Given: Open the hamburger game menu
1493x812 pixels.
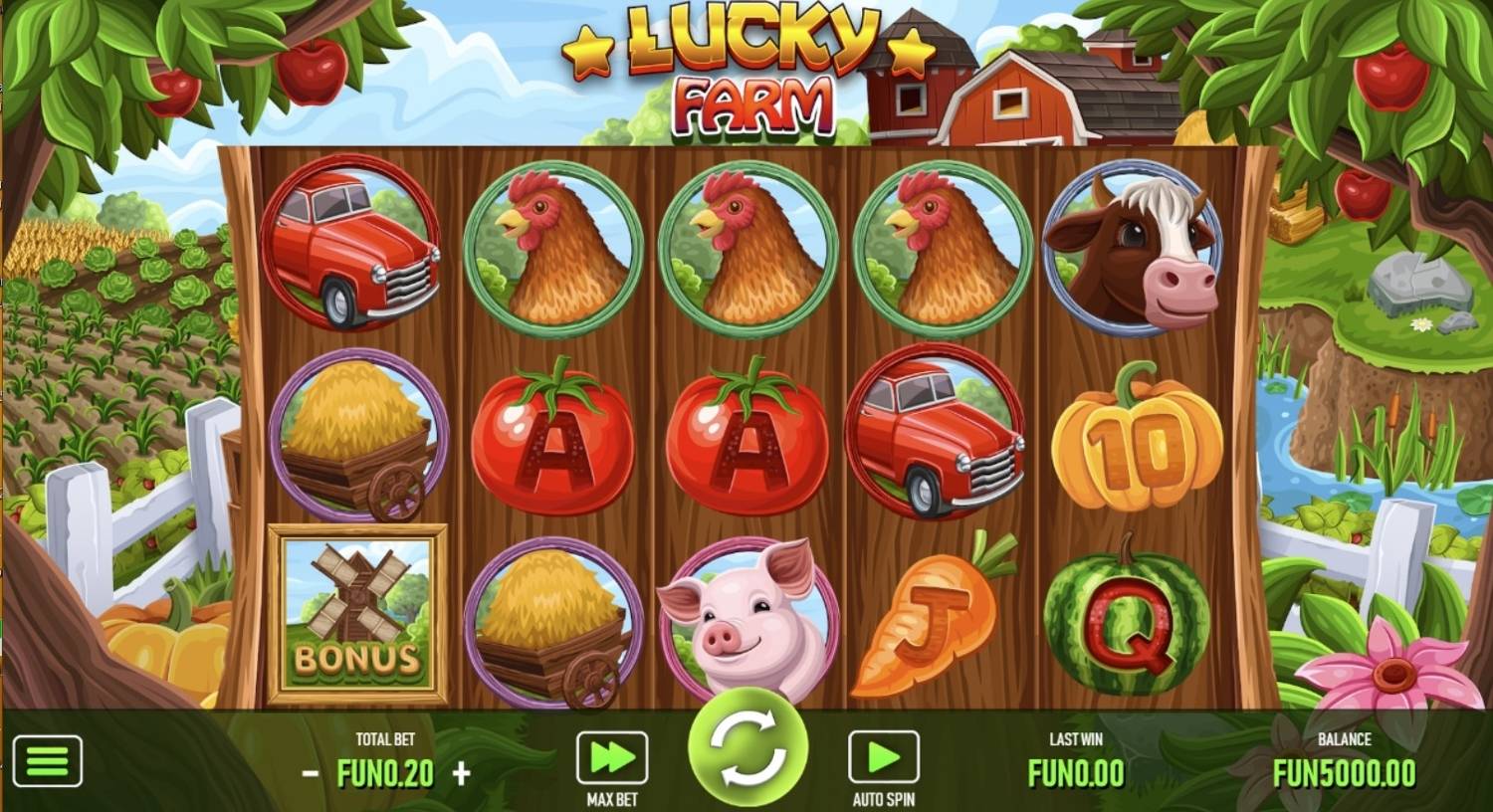Looking at the screenshot, I should click(47, 758).
